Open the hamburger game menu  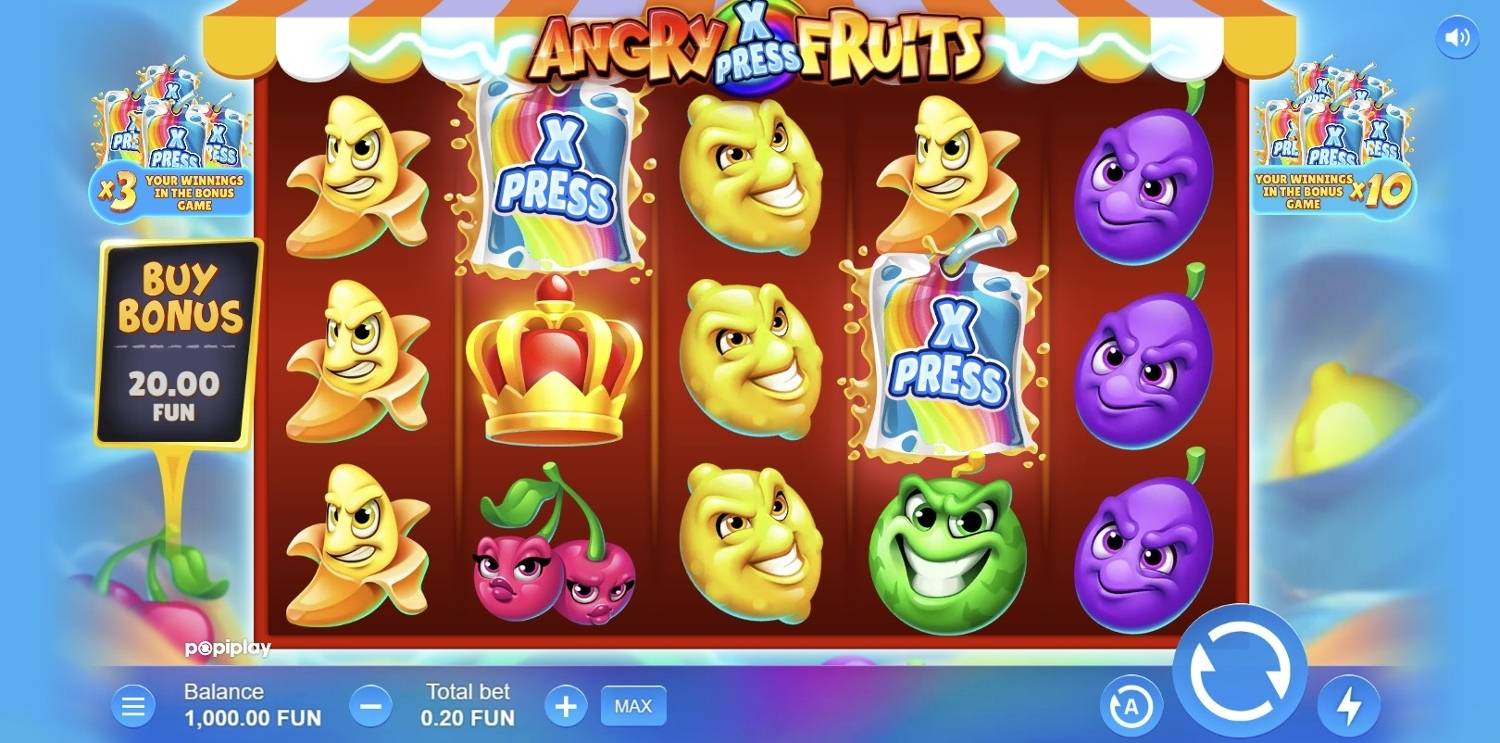(x=133, y=706)
